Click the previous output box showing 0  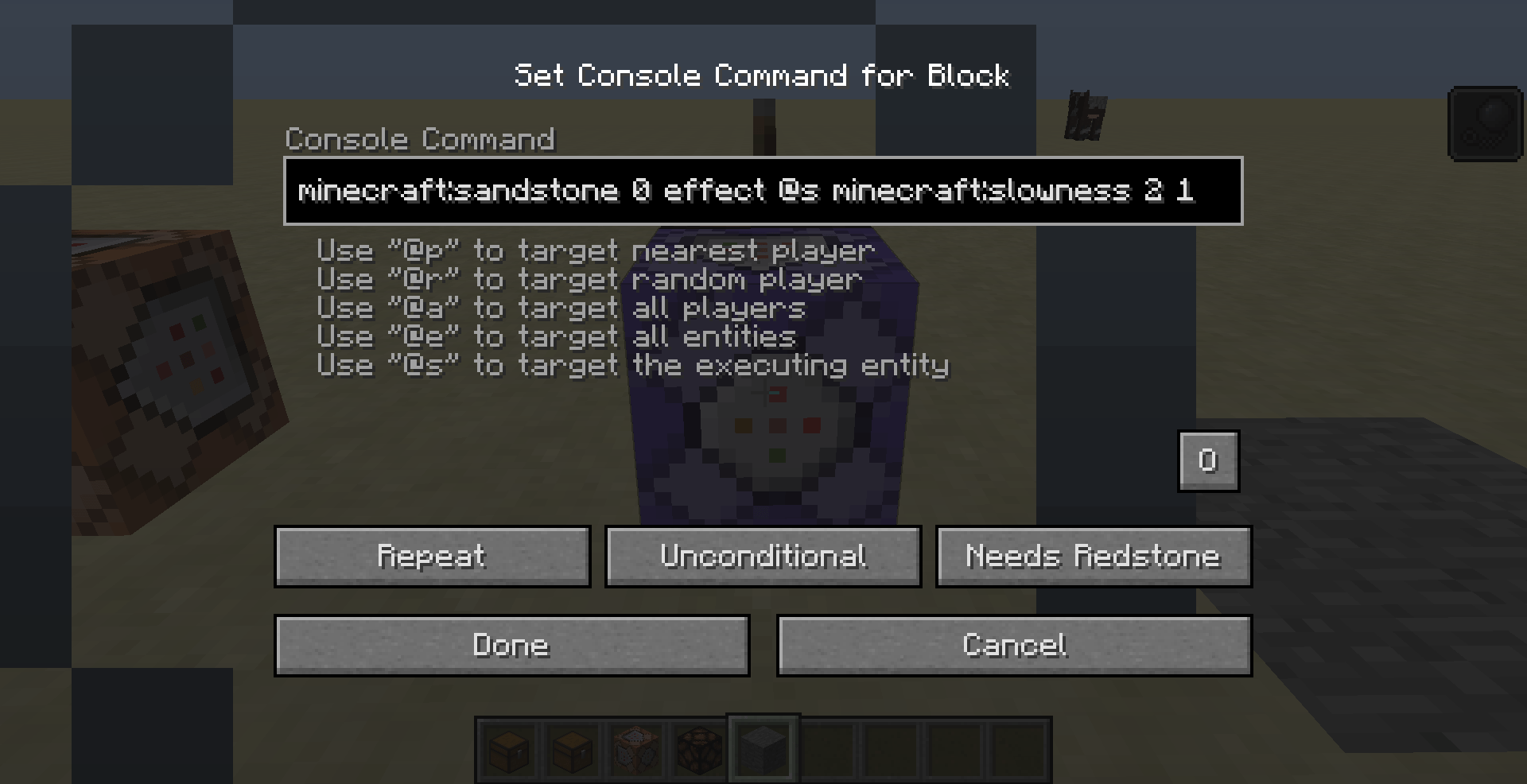click(x=1208, y=461)
